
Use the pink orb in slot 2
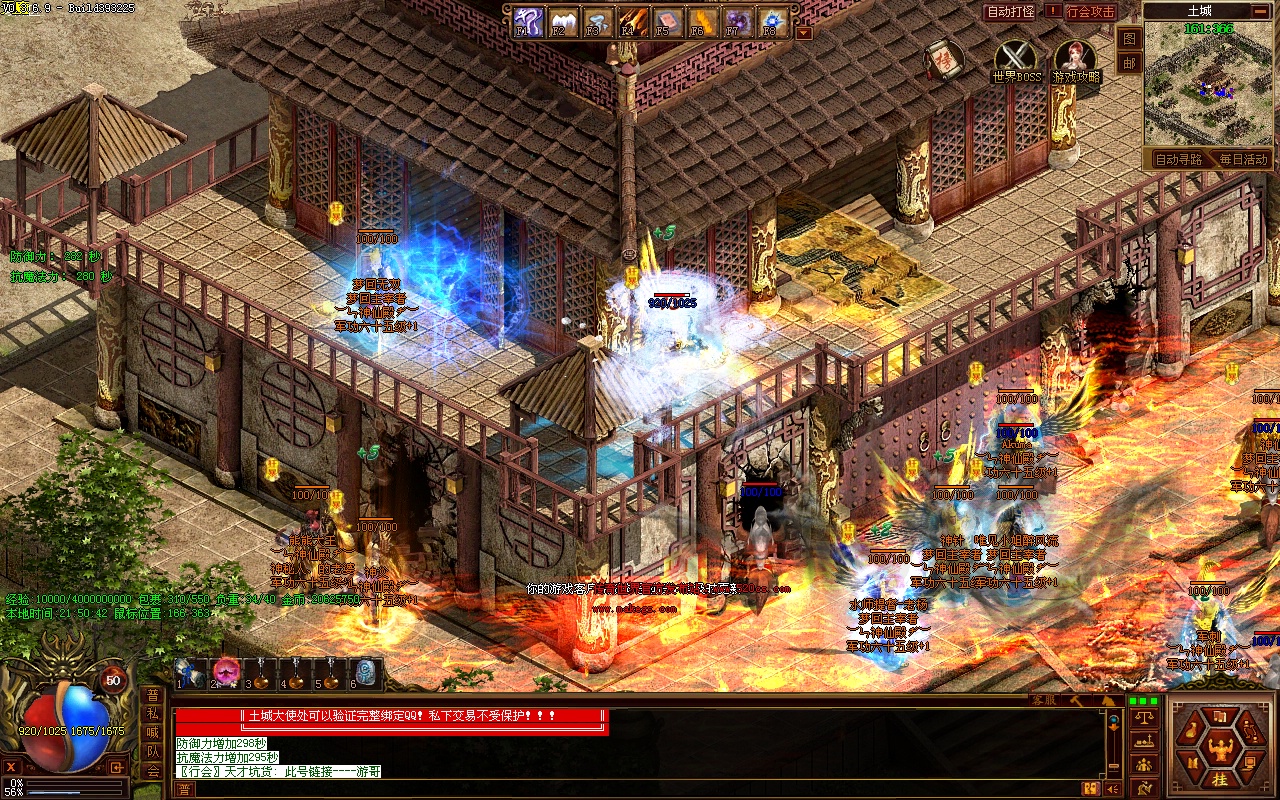point(225,672)
